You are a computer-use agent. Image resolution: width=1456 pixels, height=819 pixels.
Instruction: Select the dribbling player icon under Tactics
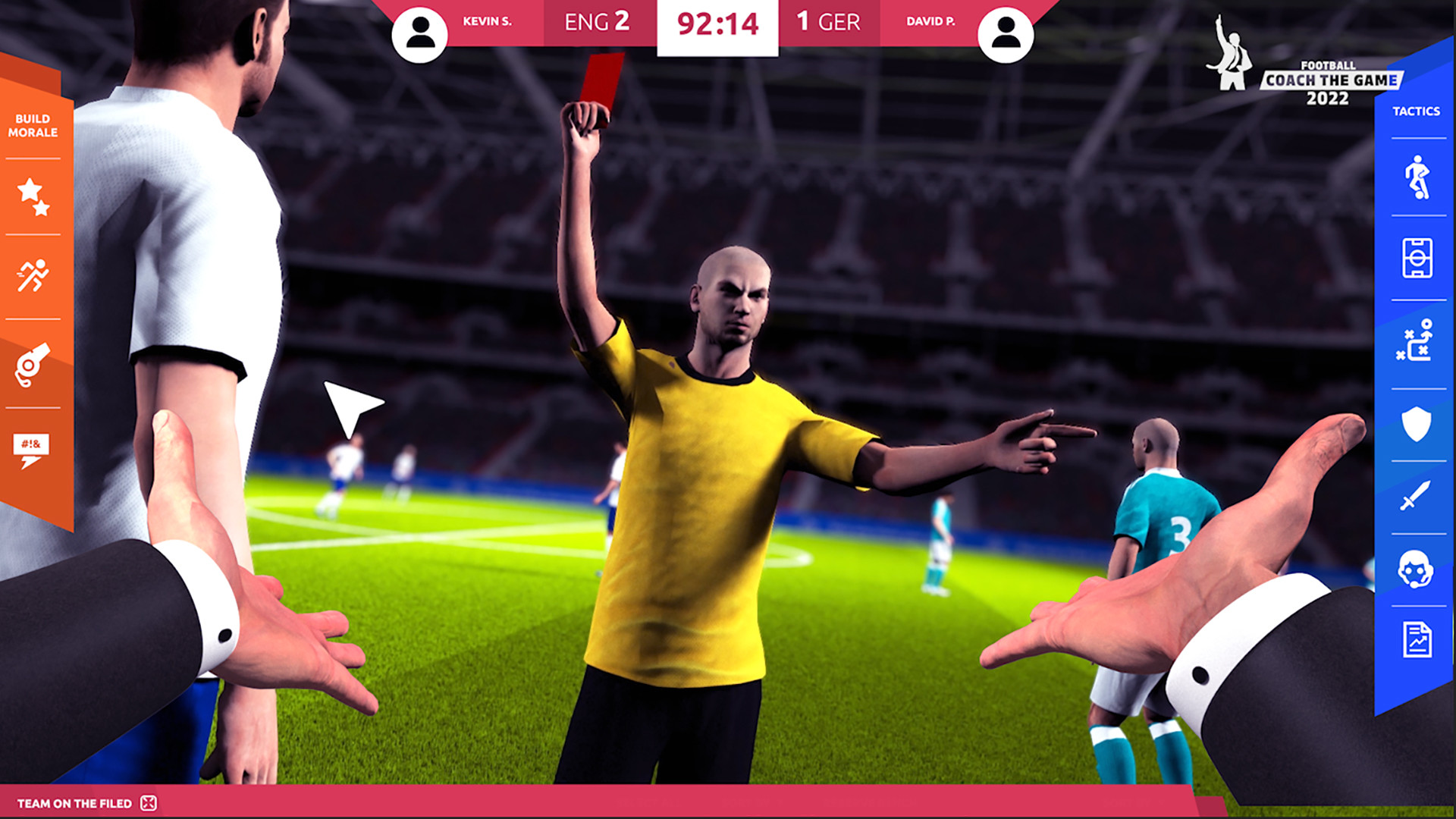click(1419, 177)
